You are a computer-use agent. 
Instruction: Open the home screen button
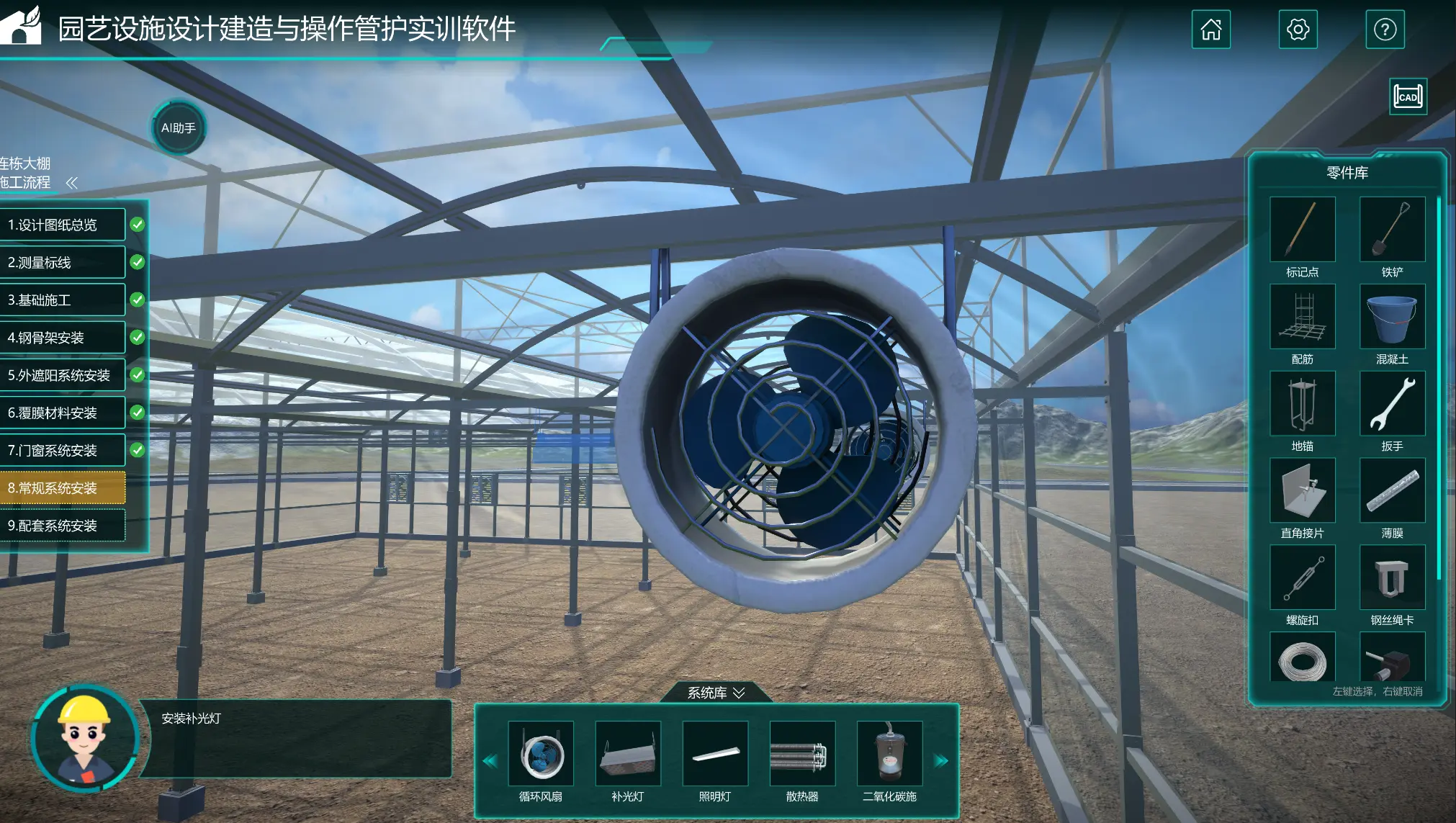point(1210,30)
